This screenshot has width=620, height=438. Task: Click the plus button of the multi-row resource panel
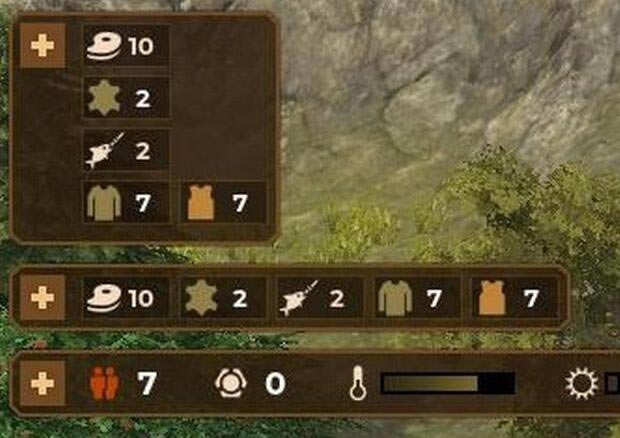click(43, 46)
